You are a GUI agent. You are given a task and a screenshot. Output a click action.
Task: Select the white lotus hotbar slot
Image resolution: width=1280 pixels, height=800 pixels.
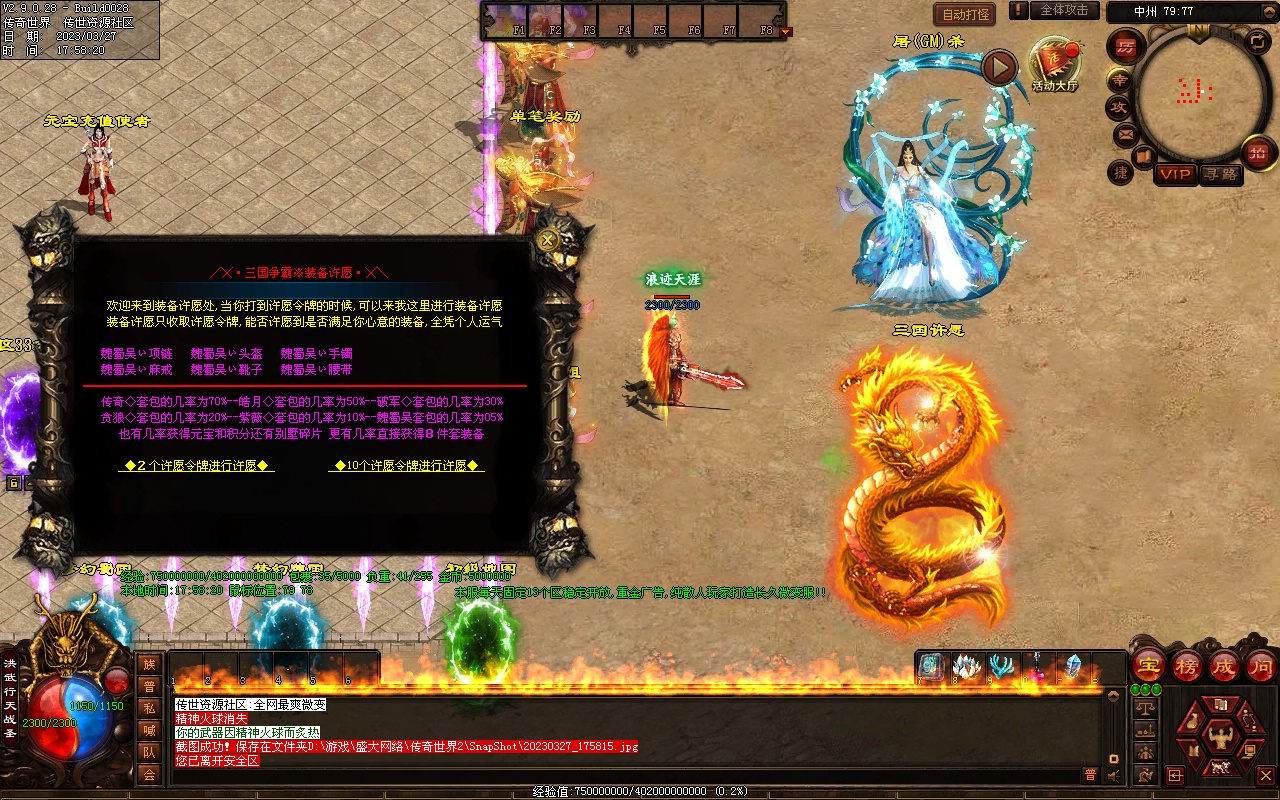click(x=965, y=667)
